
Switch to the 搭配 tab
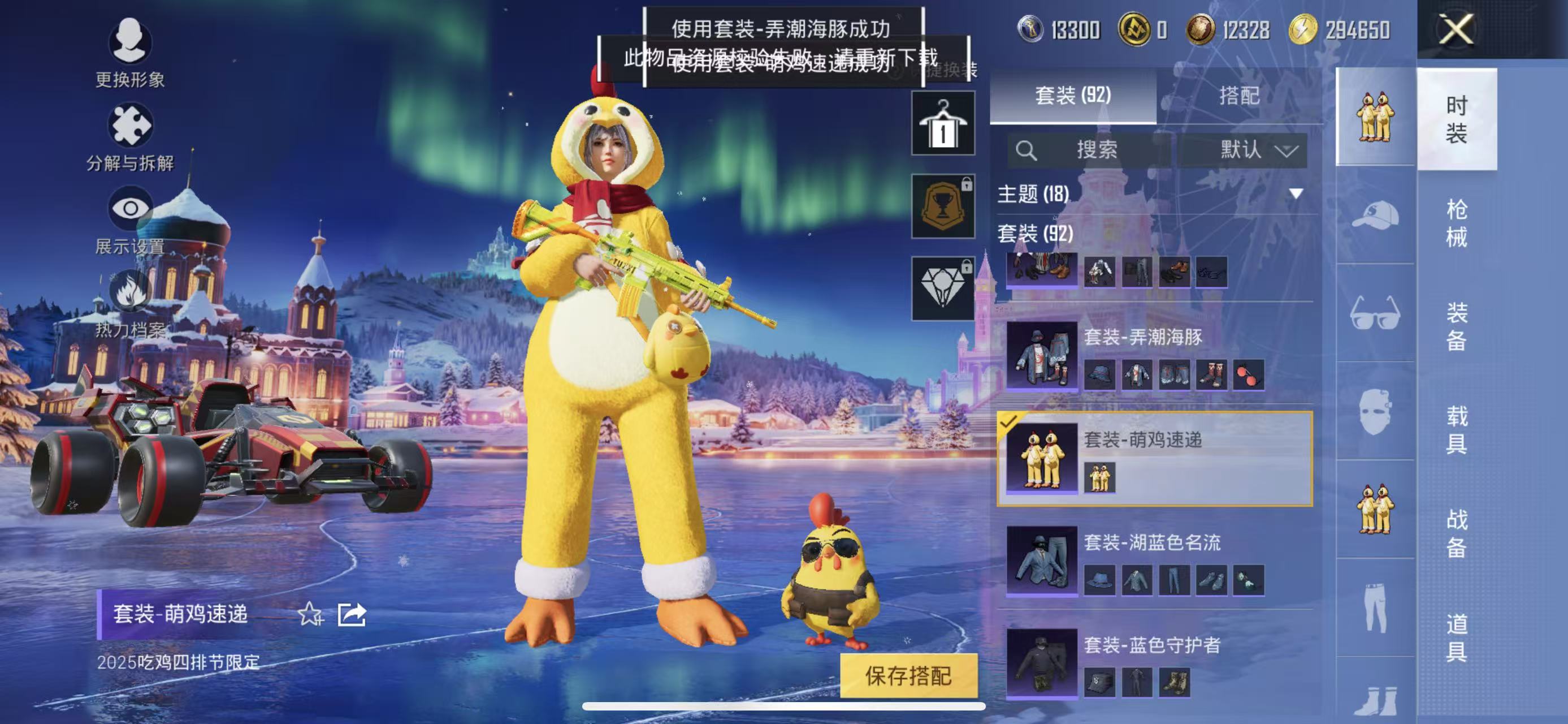point(1238,96)
